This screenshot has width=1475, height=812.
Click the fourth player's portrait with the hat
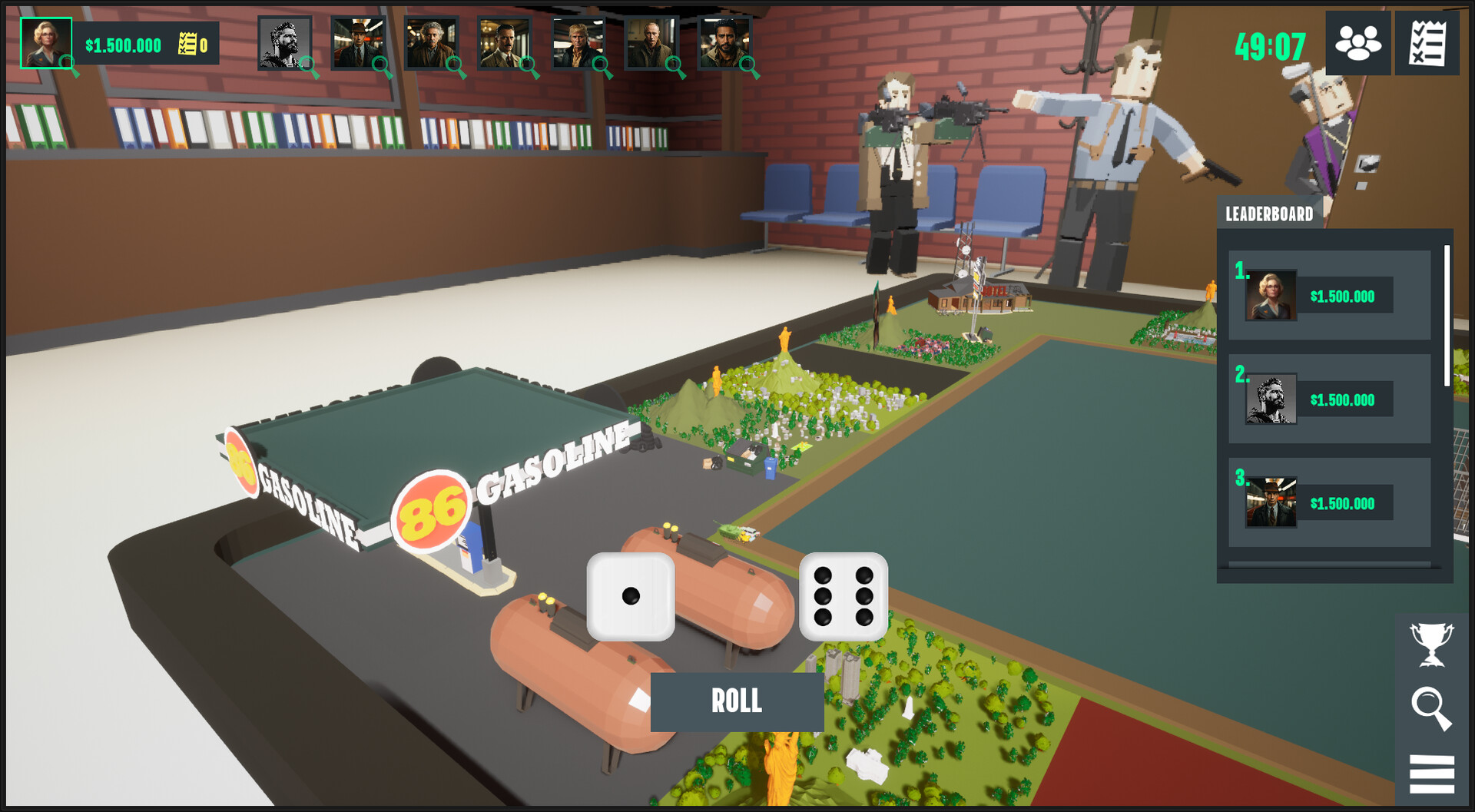503,42
